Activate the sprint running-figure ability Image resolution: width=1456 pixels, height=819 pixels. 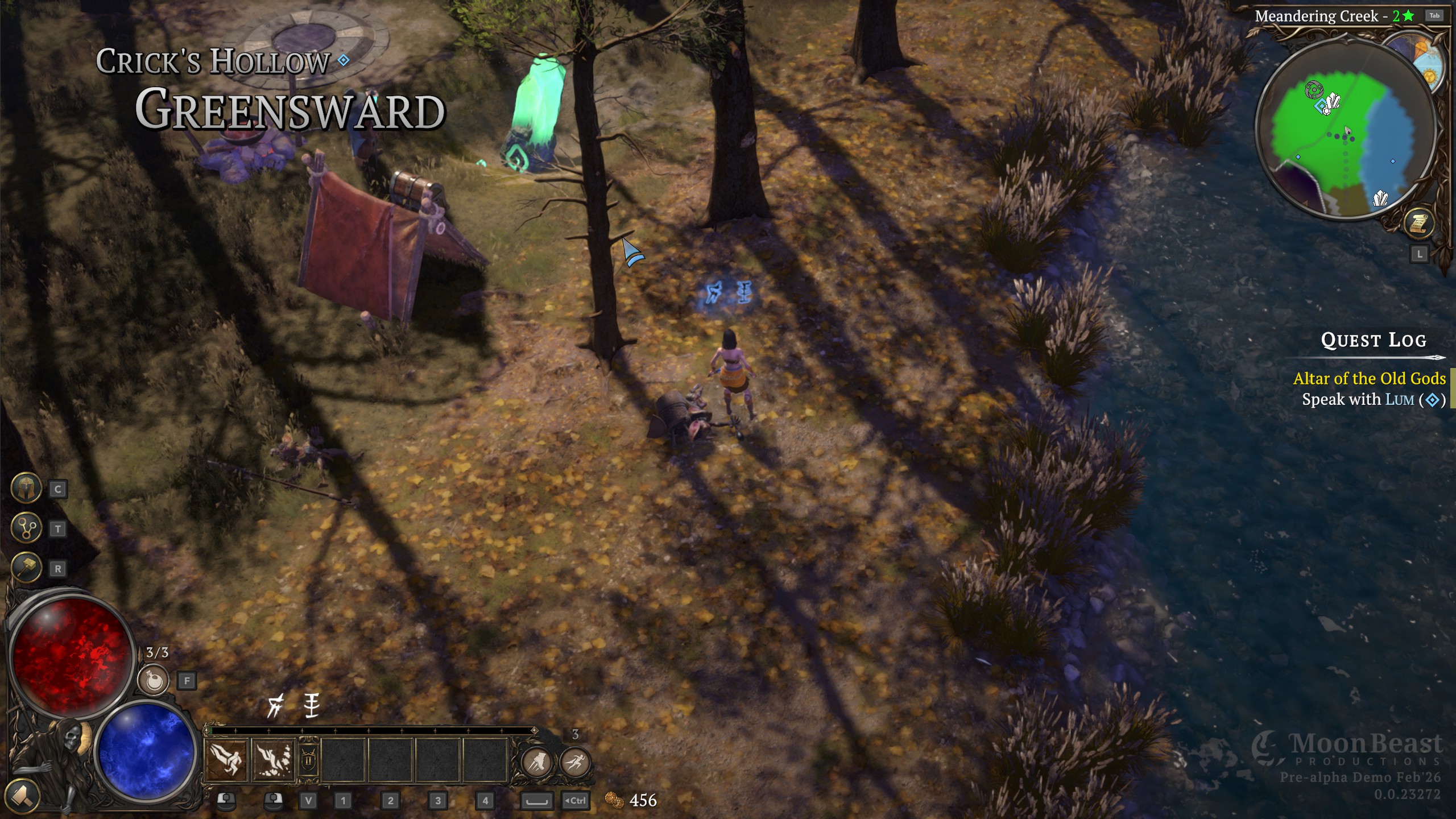575,762
